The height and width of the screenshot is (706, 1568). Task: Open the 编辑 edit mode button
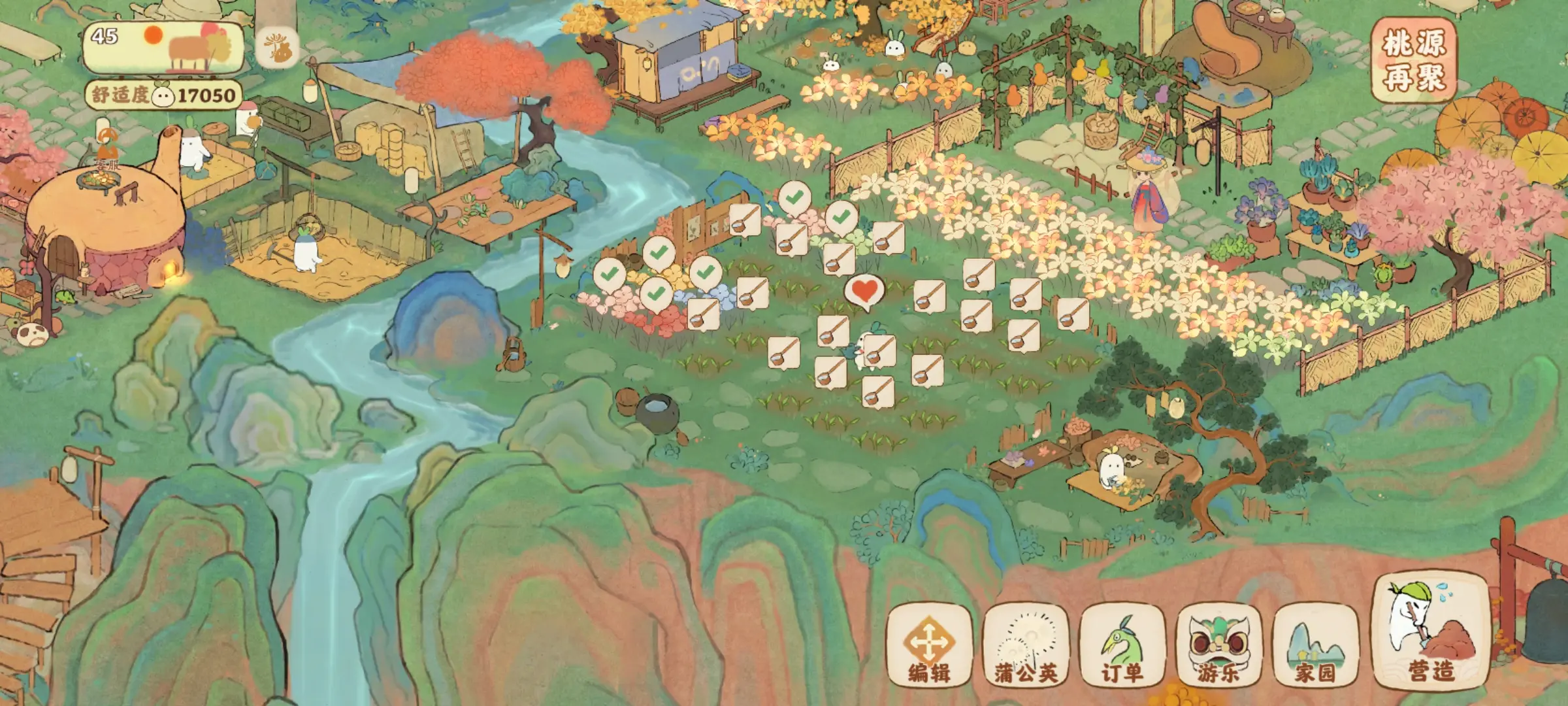point(929,646)
